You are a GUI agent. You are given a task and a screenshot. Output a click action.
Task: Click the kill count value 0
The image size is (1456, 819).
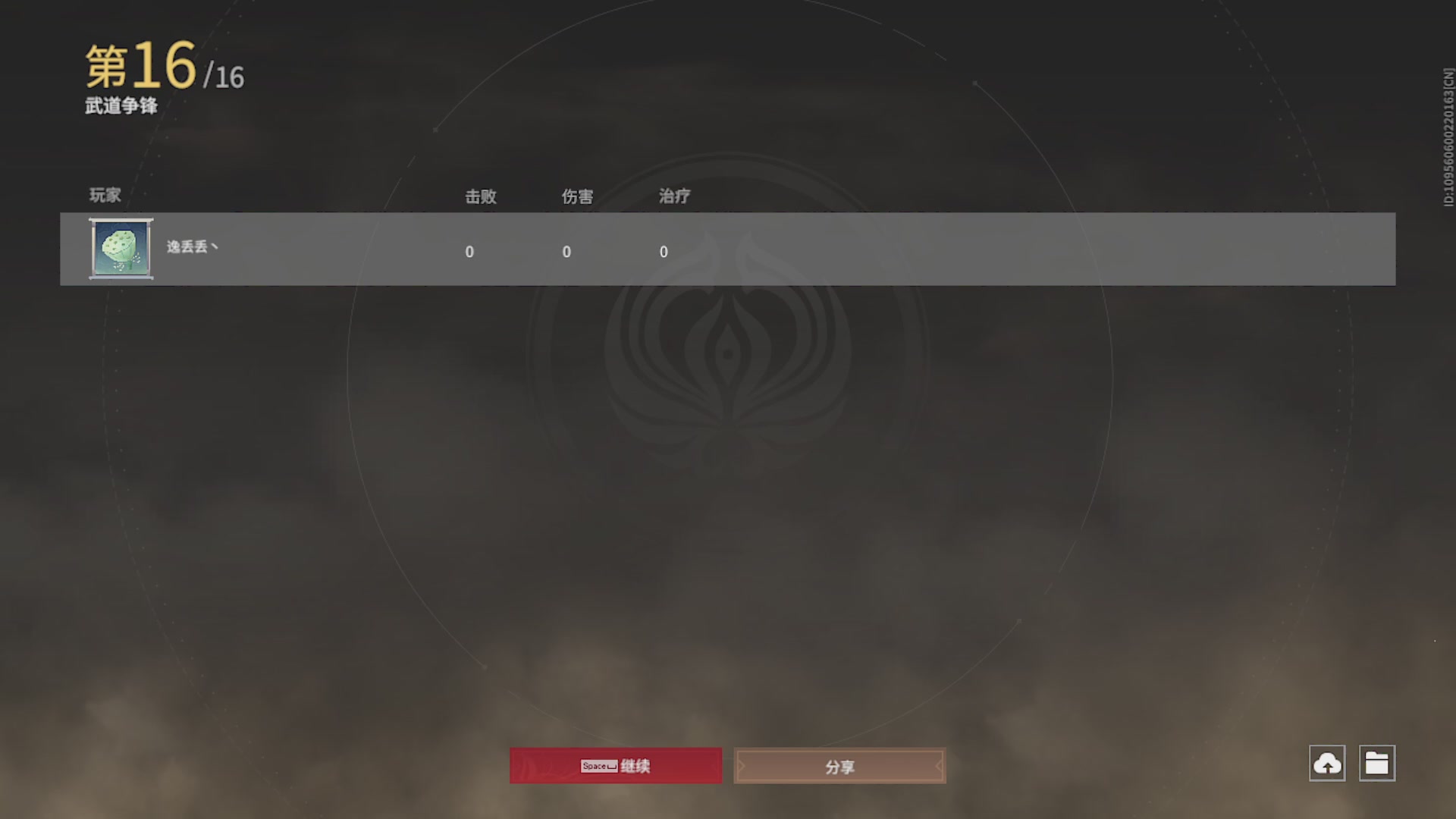pos(470,252)
